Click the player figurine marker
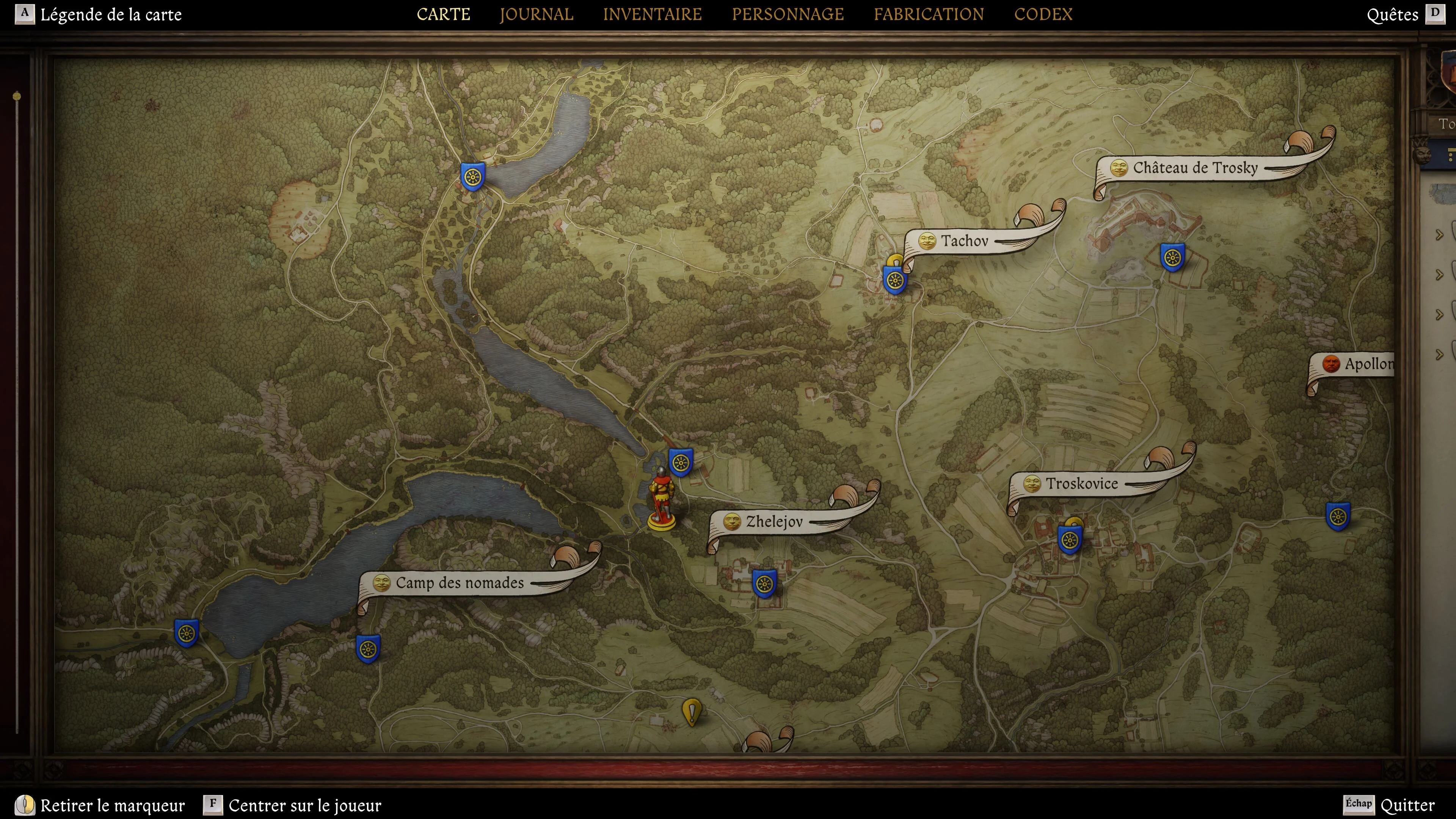 point(661,501)
